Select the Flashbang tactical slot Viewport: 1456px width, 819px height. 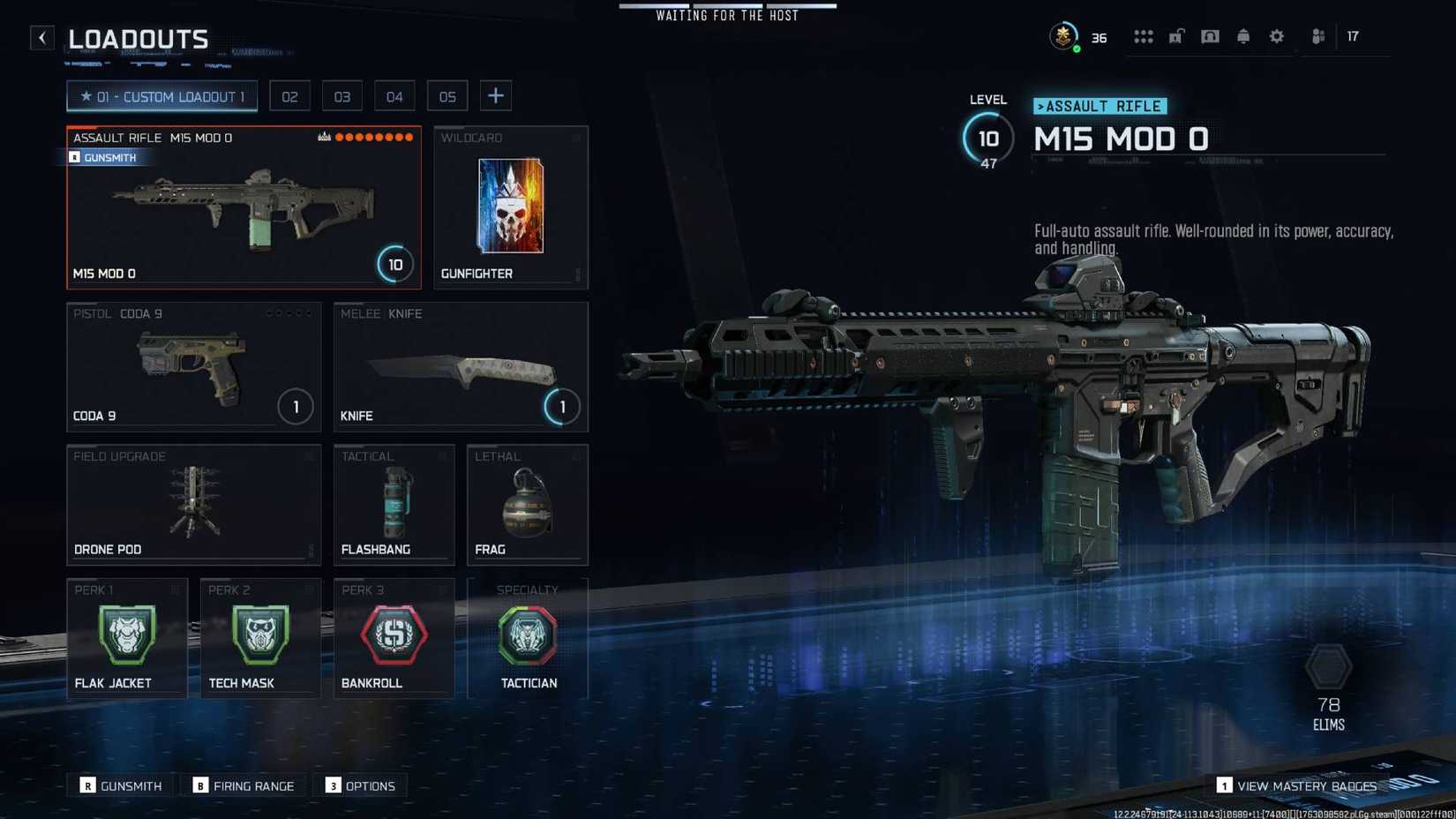click(x=394, y=503)
